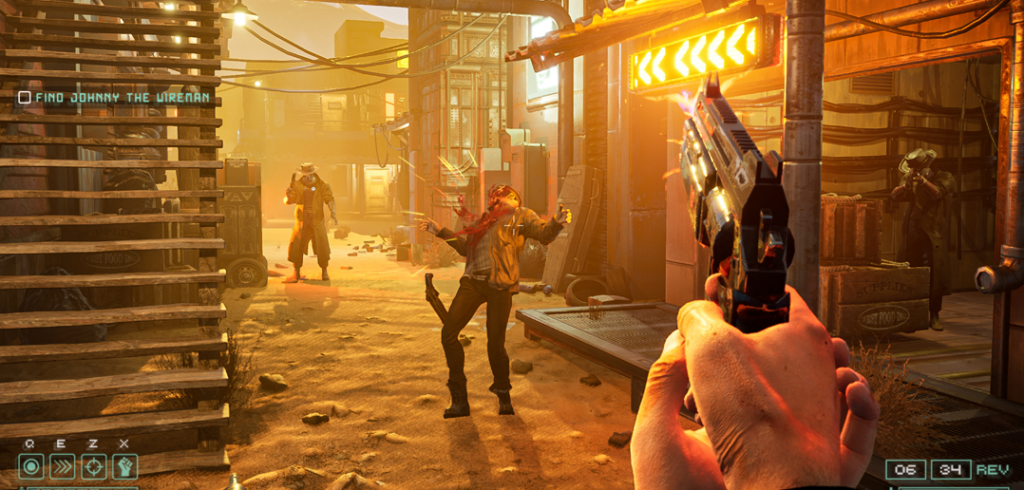Use the crosshair targeting ability
1024x490 pixels.
coord(93,465)
